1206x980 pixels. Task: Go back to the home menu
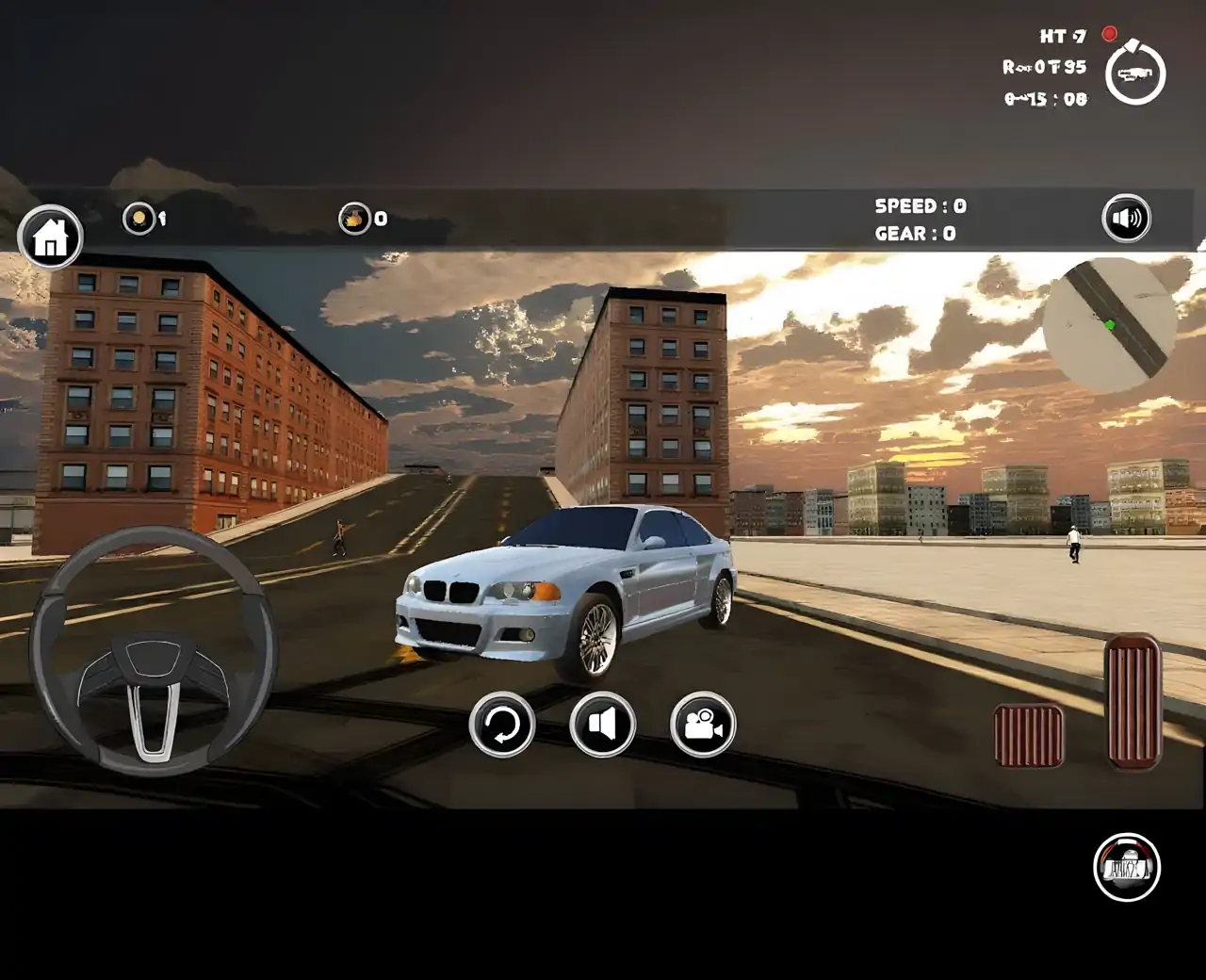pos(51,237)
